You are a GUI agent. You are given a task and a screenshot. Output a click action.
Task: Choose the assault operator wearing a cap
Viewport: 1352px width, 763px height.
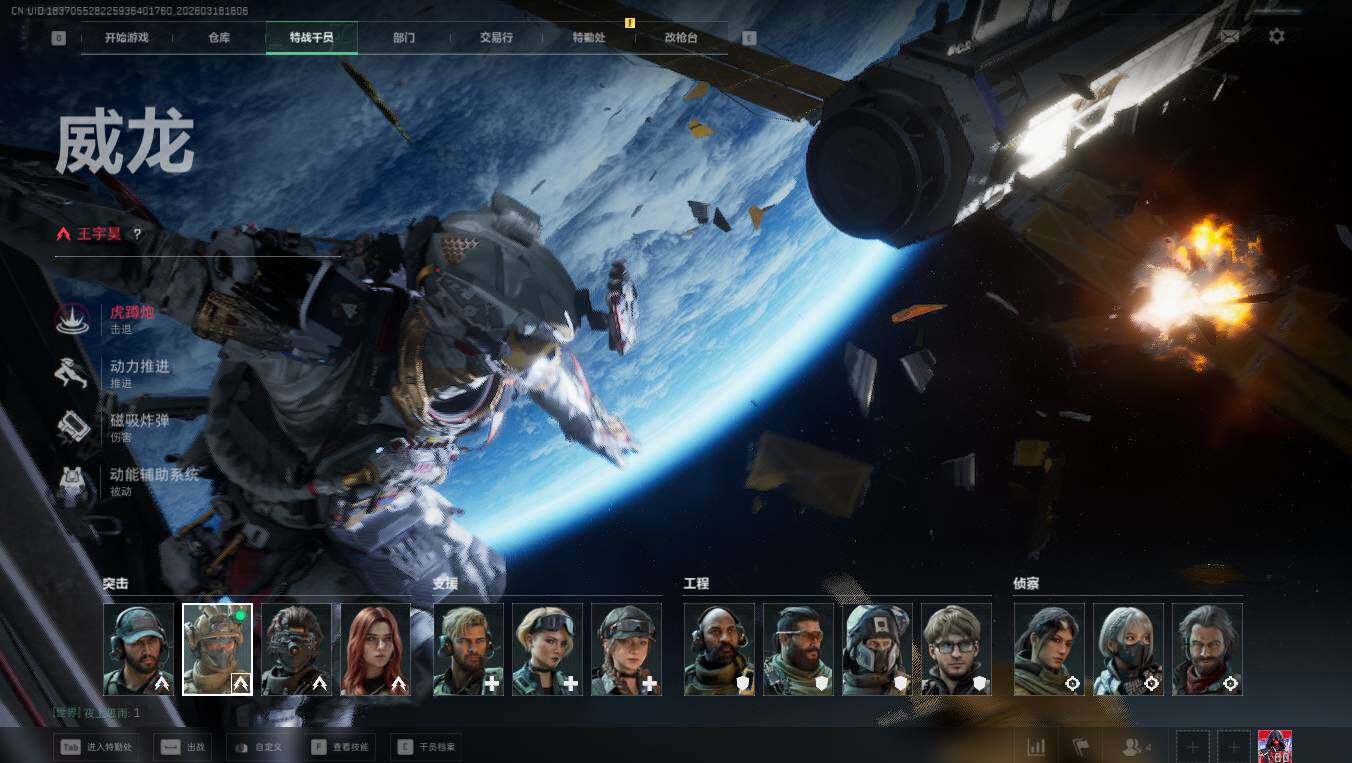tap(138, 649)
